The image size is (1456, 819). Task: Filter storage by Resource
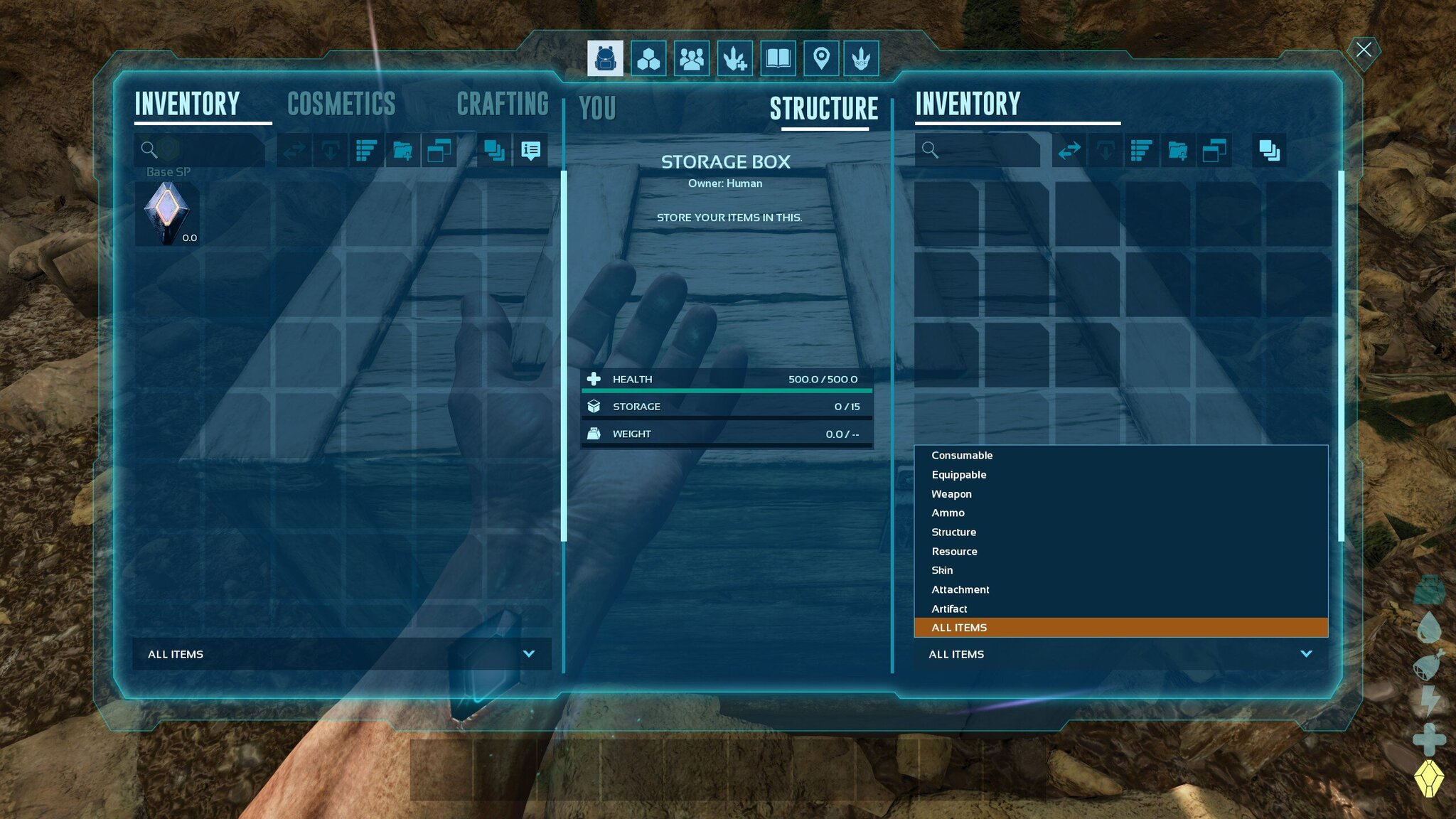(x=954, y=552)
